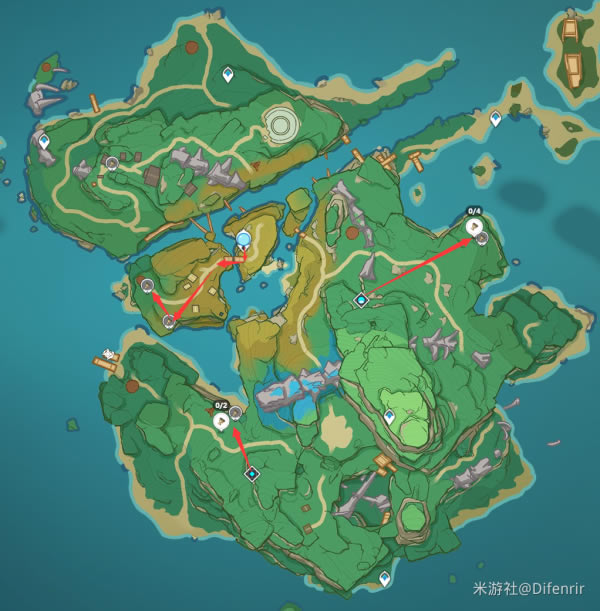Open the white marker labeled 0/2
The image size is (600, 611).
click(x=222, y=421)
